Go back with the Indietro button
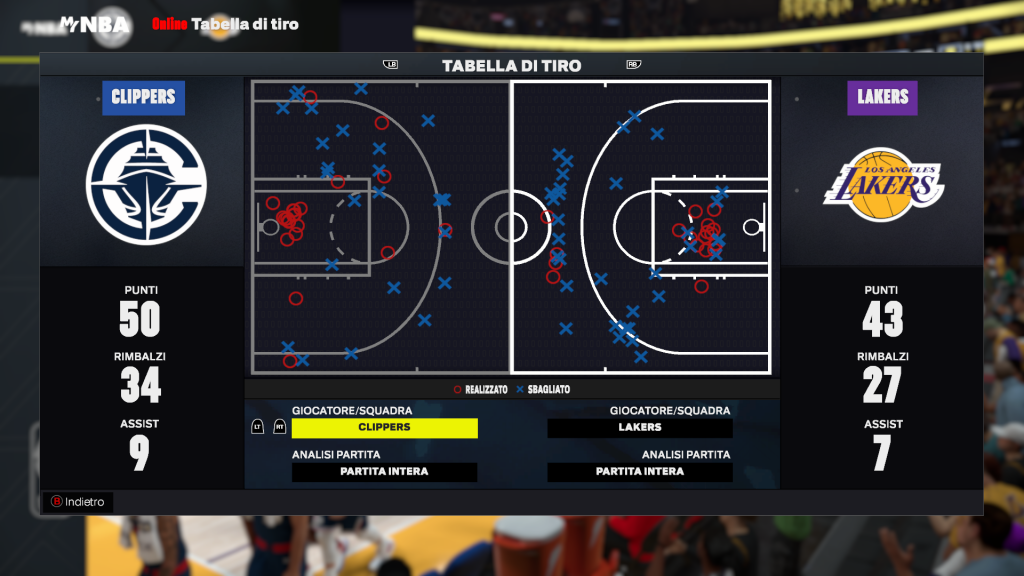 78,501
